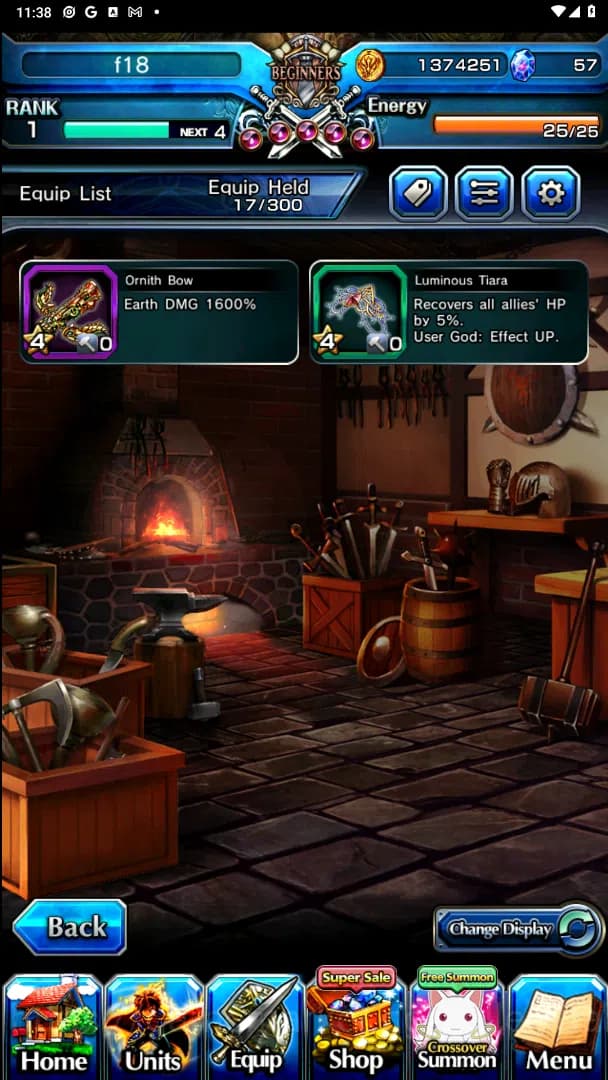Open the tag button above the equip list

coord(418,193)
